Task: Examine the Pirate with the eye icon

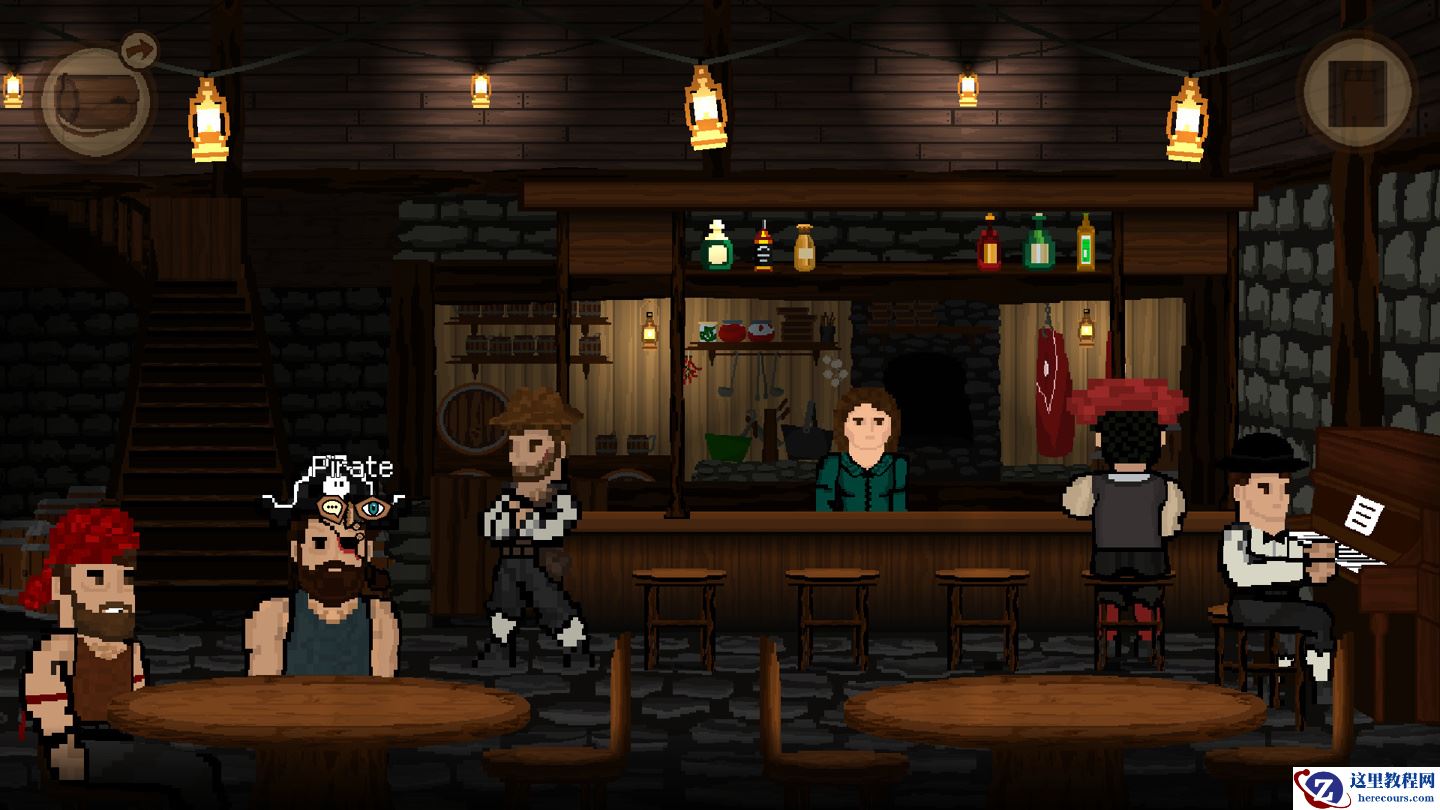Action: point(372,509)
